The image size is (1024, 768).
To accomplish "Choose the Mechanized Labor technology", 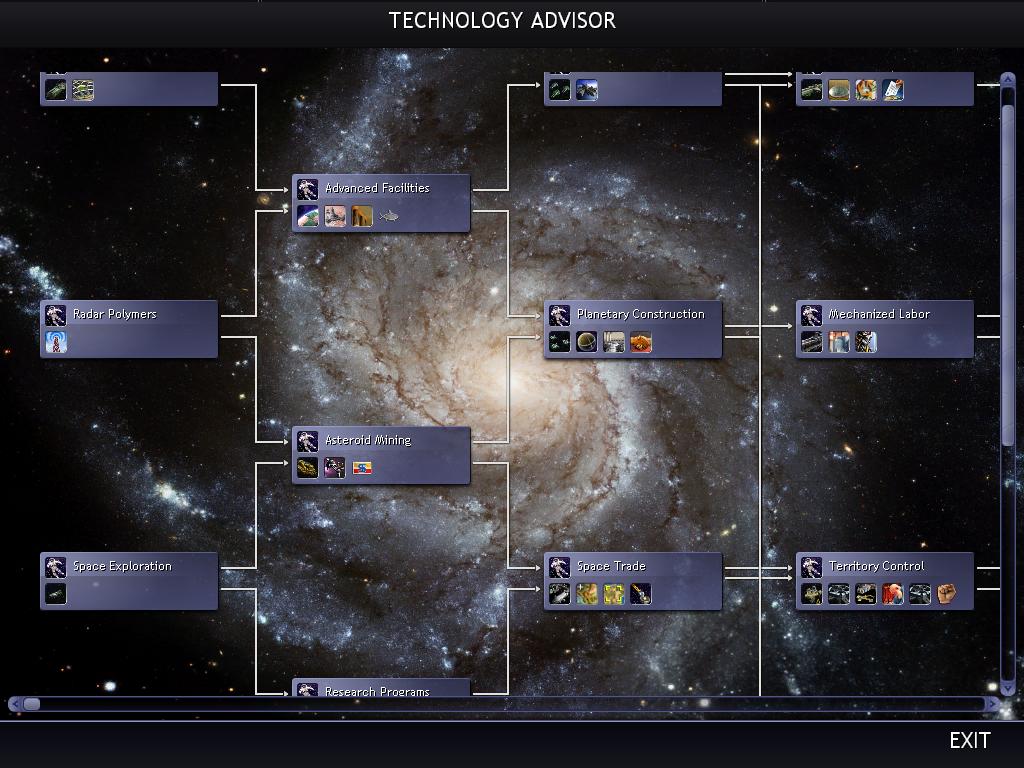I will 878,314.
